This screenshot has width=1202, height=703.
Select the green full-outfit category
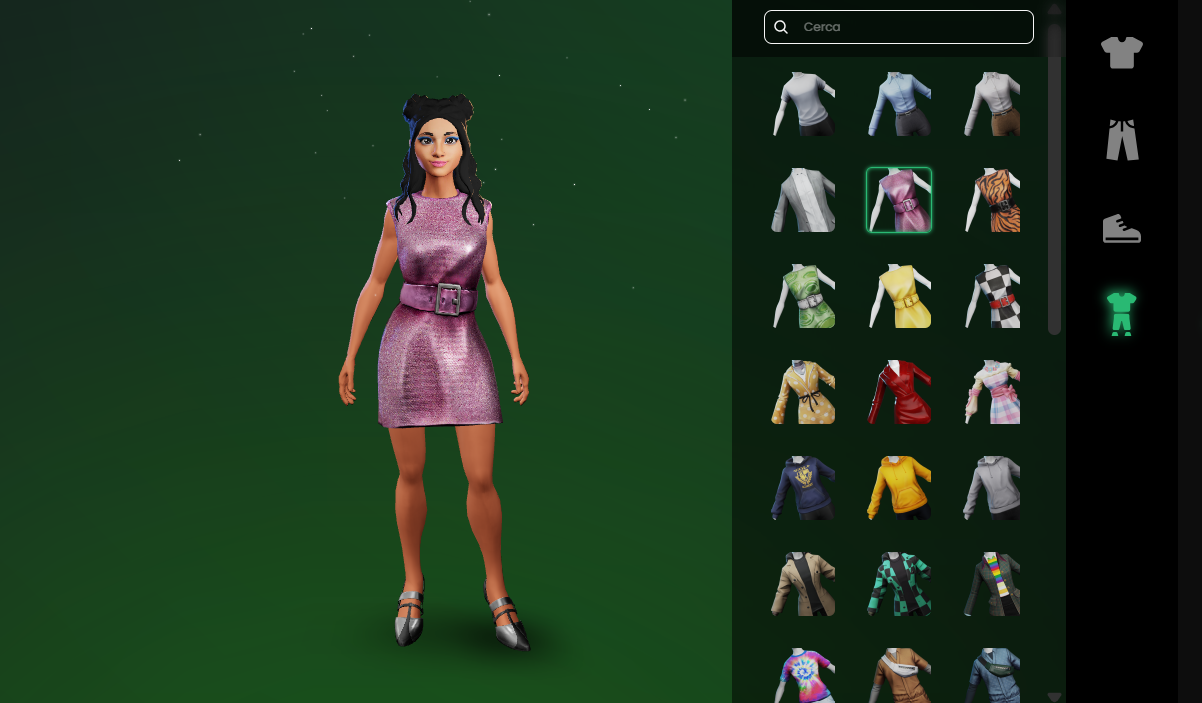1121,313
